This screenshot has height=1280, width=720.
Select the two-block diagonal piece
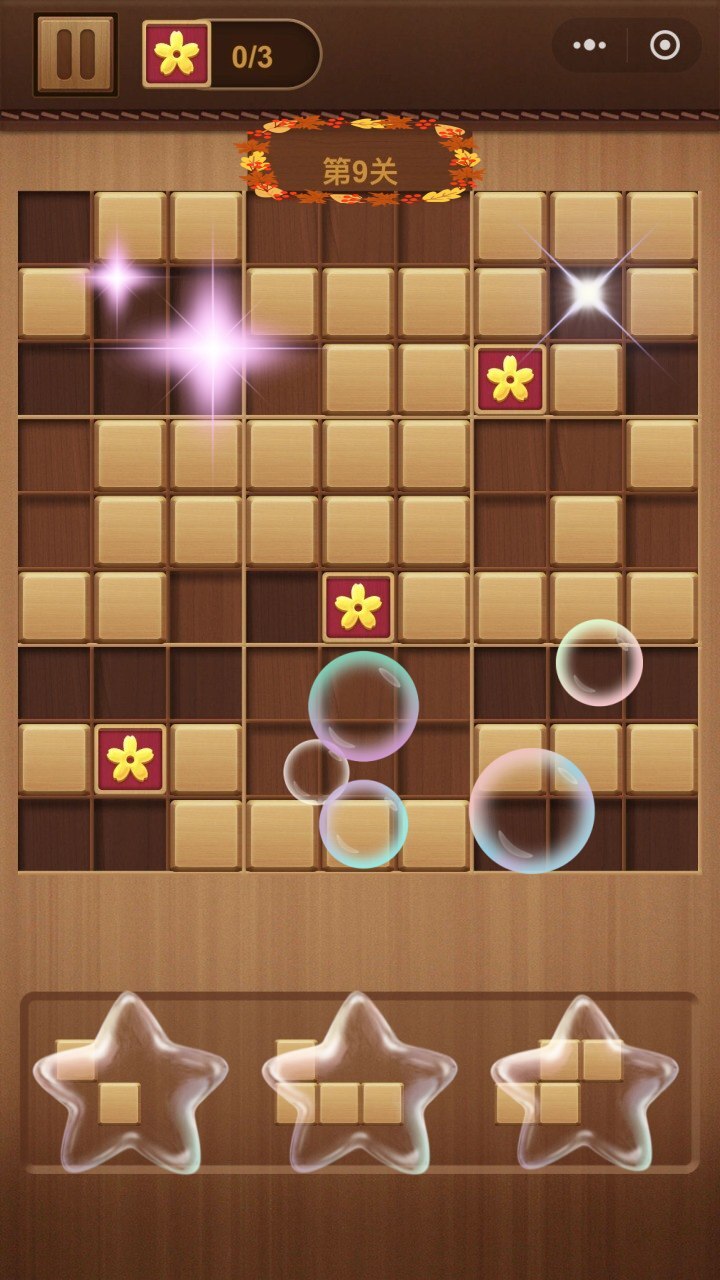[x=99, y=1081]
